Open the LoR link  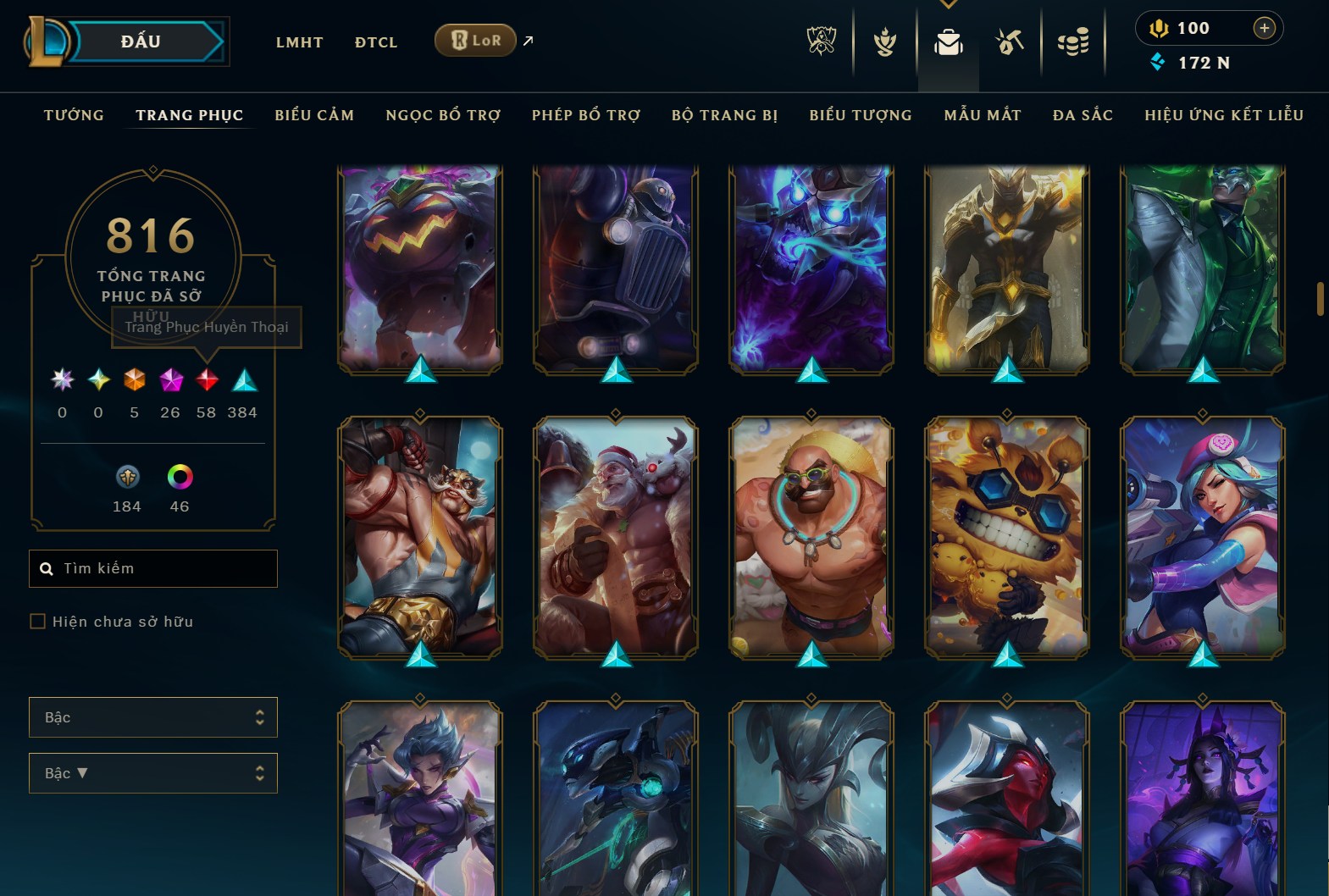474,40
